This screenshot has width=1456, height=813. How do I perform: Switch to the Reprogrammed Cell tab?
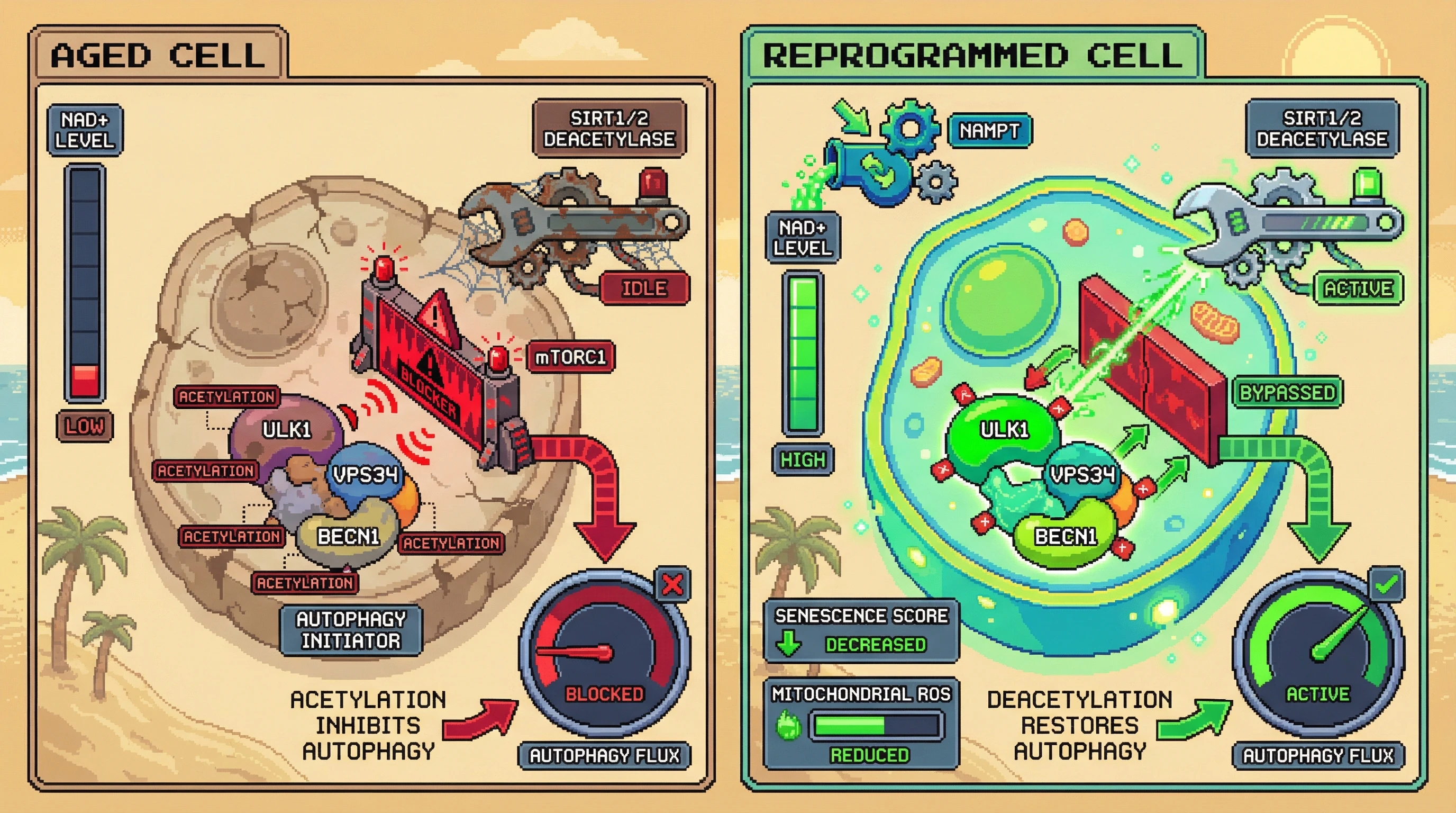(x=972, y=55)
